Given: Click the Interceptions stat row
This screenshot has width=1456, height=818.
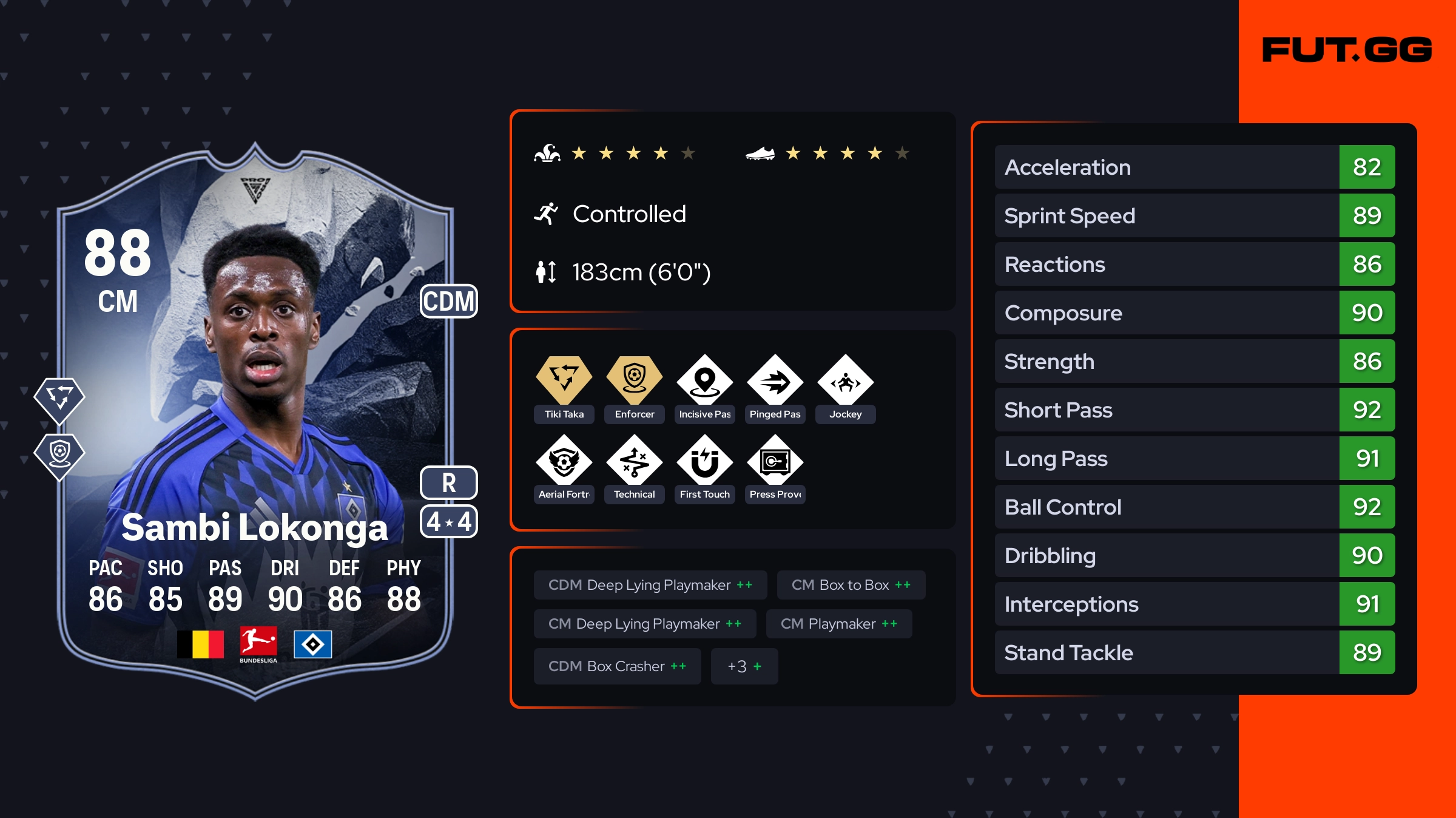Looking at the screenshot, I should [x=1195, y=604].
